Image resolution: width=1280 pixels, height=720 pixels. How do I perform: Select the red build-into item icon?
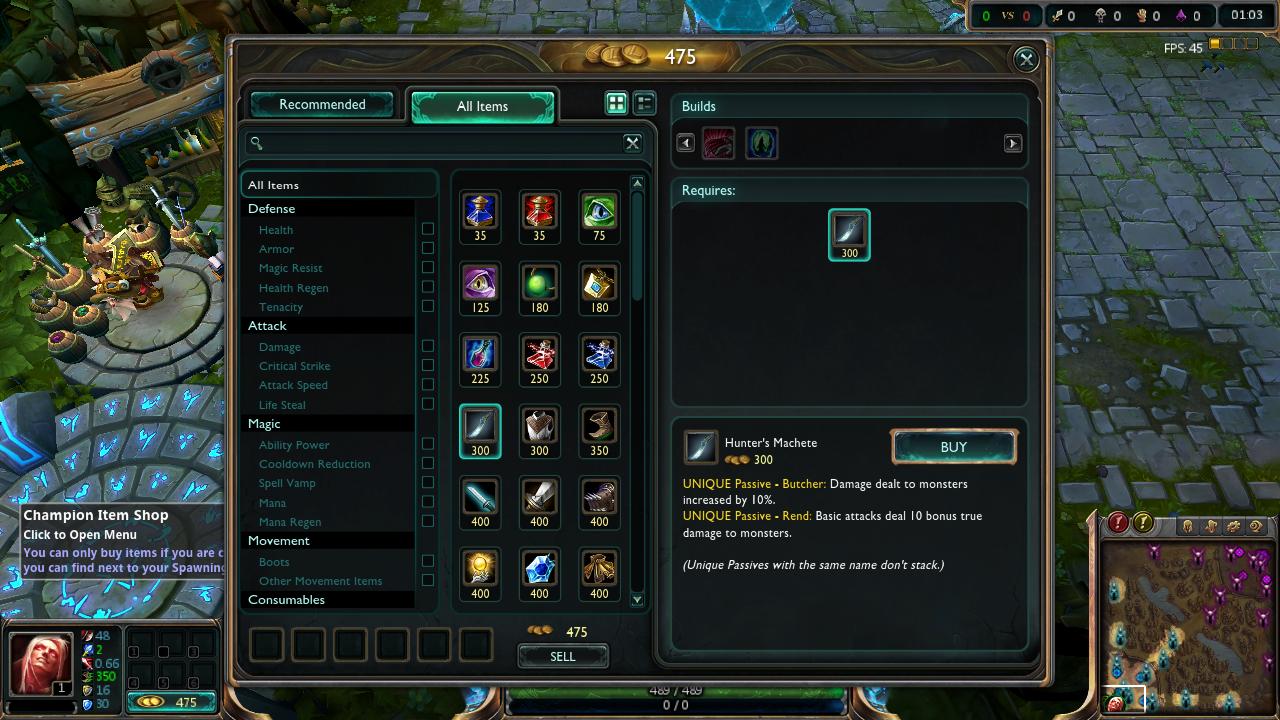(x=718, y=143)
